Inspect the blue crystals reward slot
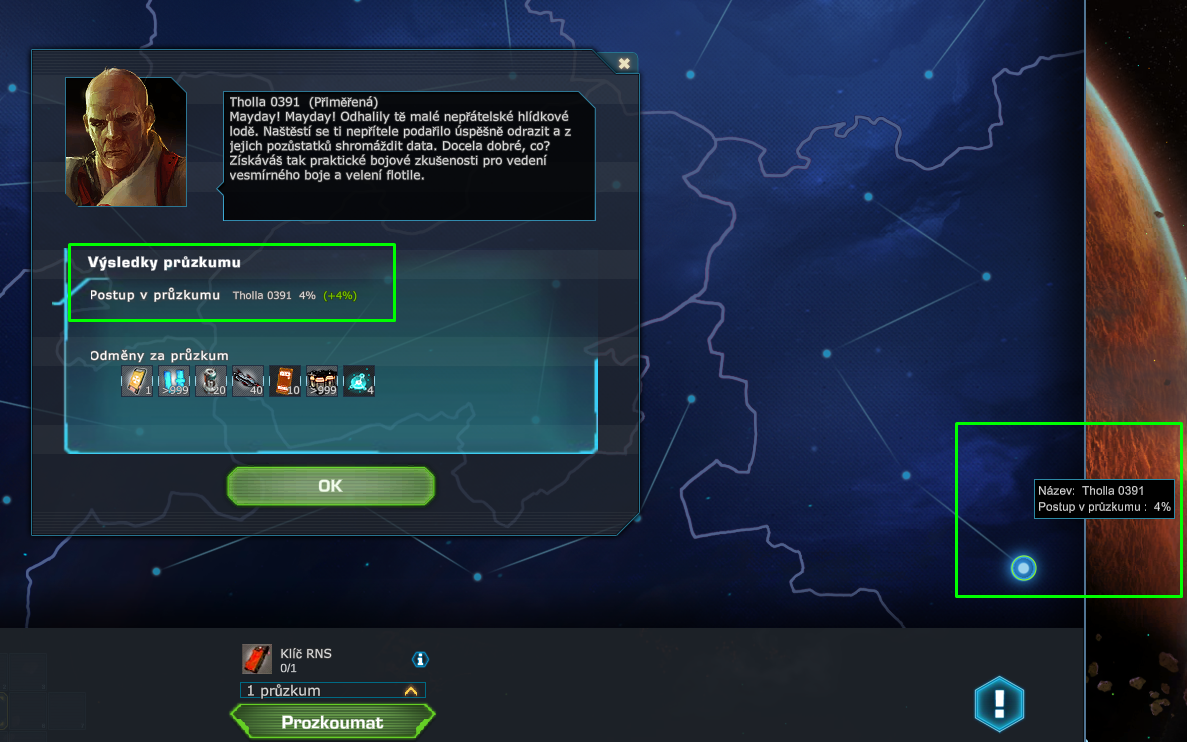 pos(174,381)
